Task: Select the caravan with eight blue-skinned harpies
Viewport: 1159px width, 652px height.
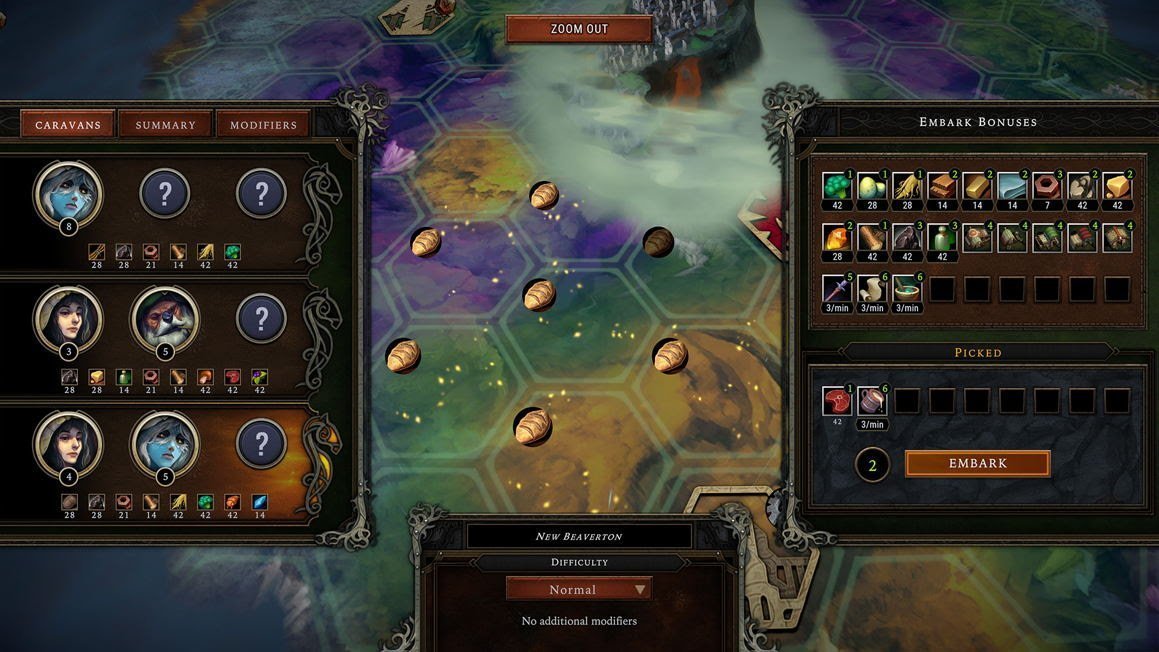Action: (x=68, y=195)
